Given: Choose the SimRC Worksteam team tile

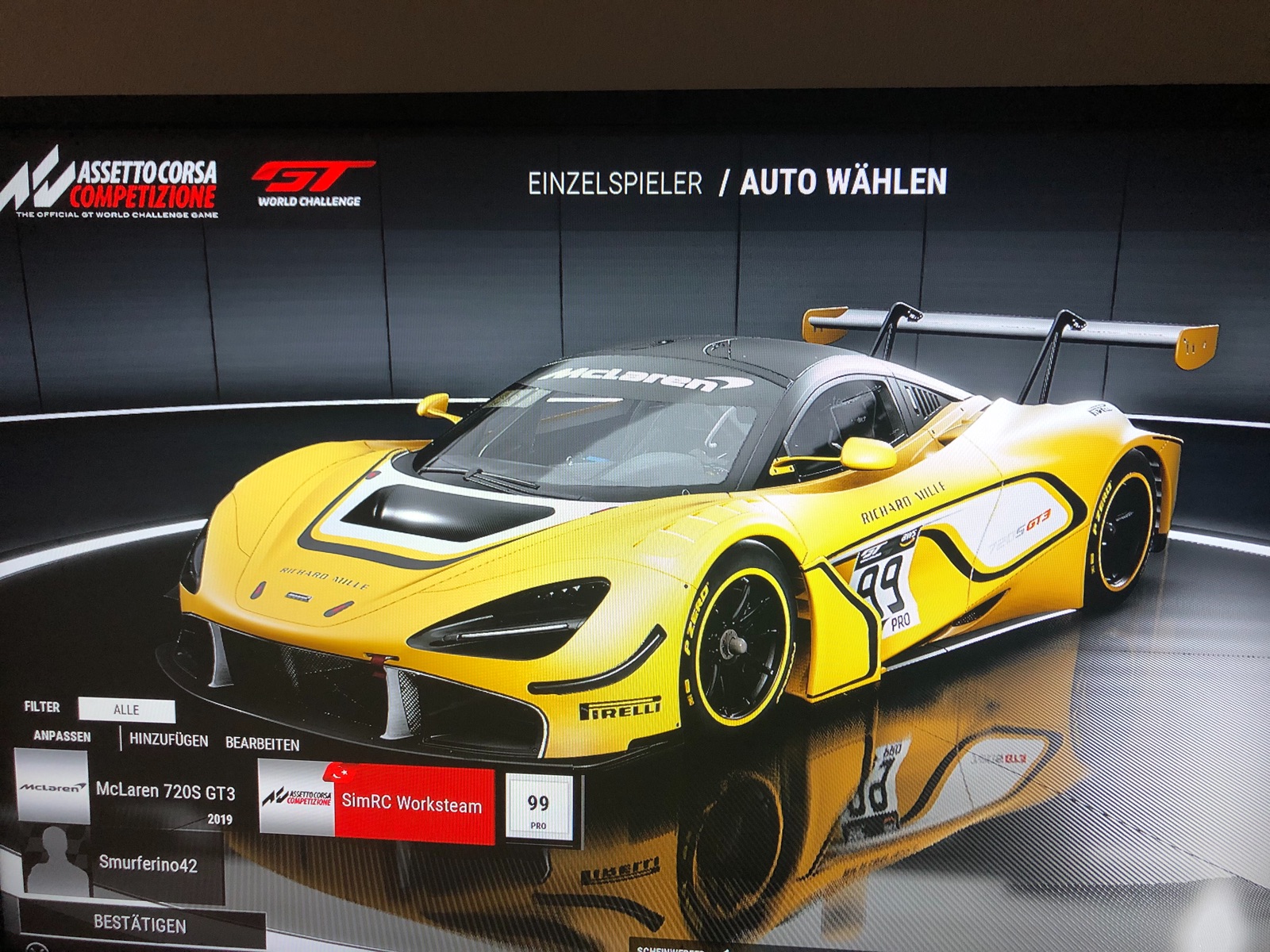Looking at the screenshot, I should (x=377, y=801).
